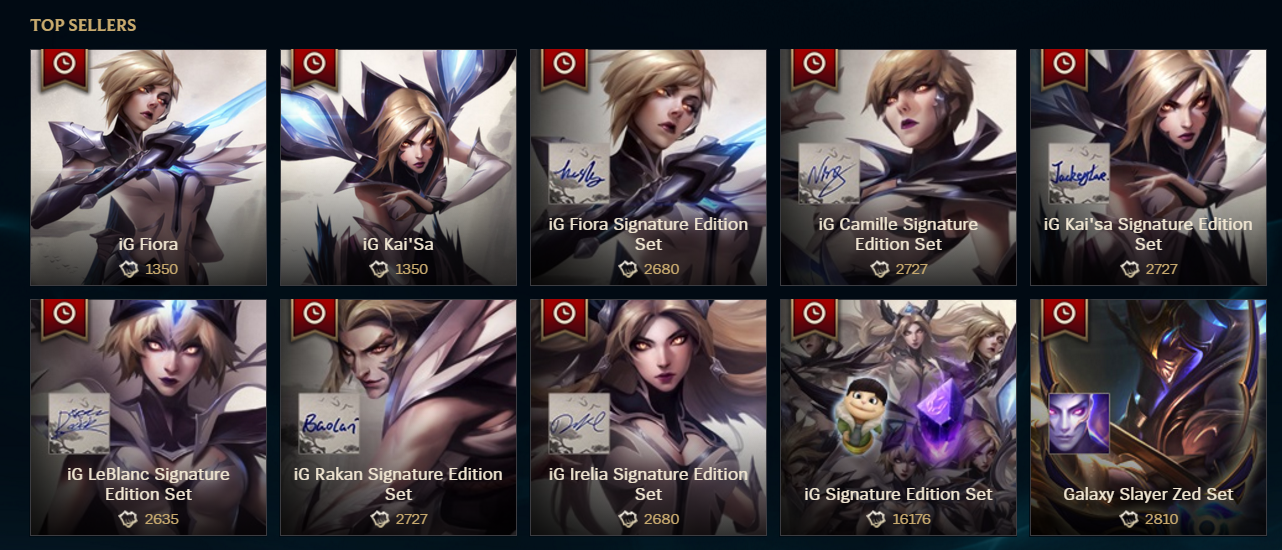Open the iG Fiora skin tile

click(x=149, y=167)
